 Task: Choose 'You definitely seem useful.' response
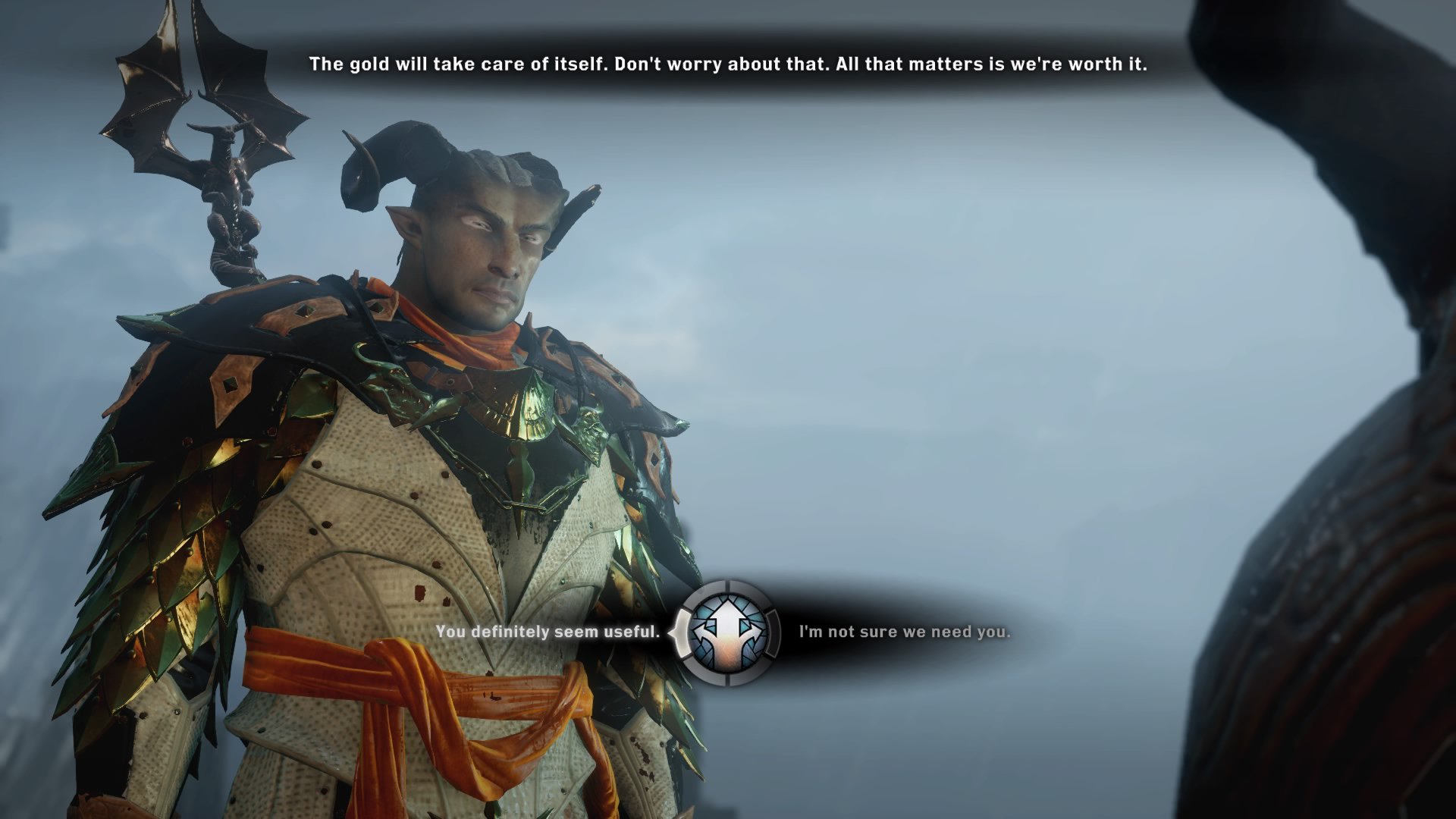(x=548, y=631)
